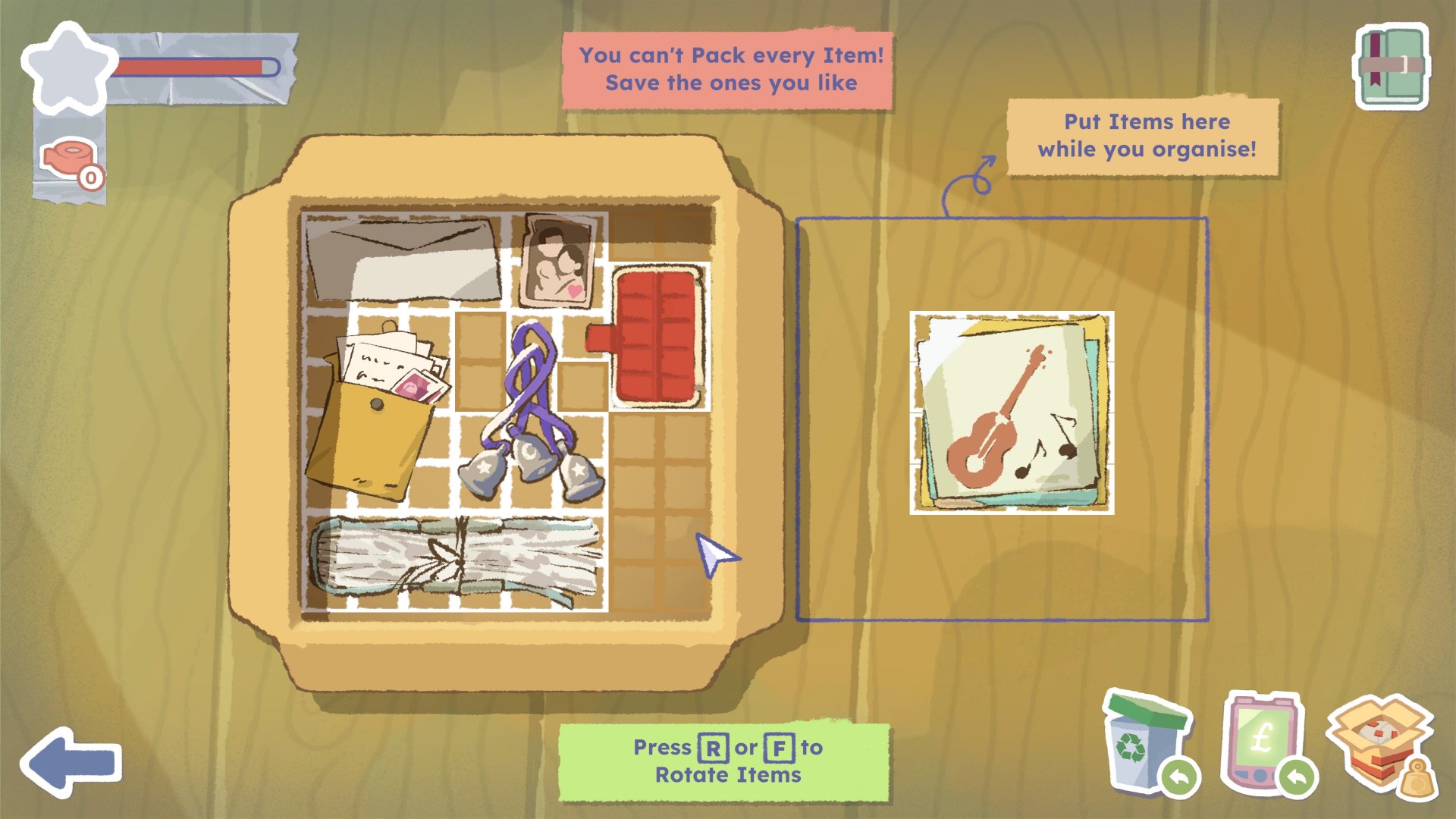Image resolution: width=1456 pixels, height=819 pixels.
Task: Pick up the grey envelope item
Action: [x=403, y=259]
